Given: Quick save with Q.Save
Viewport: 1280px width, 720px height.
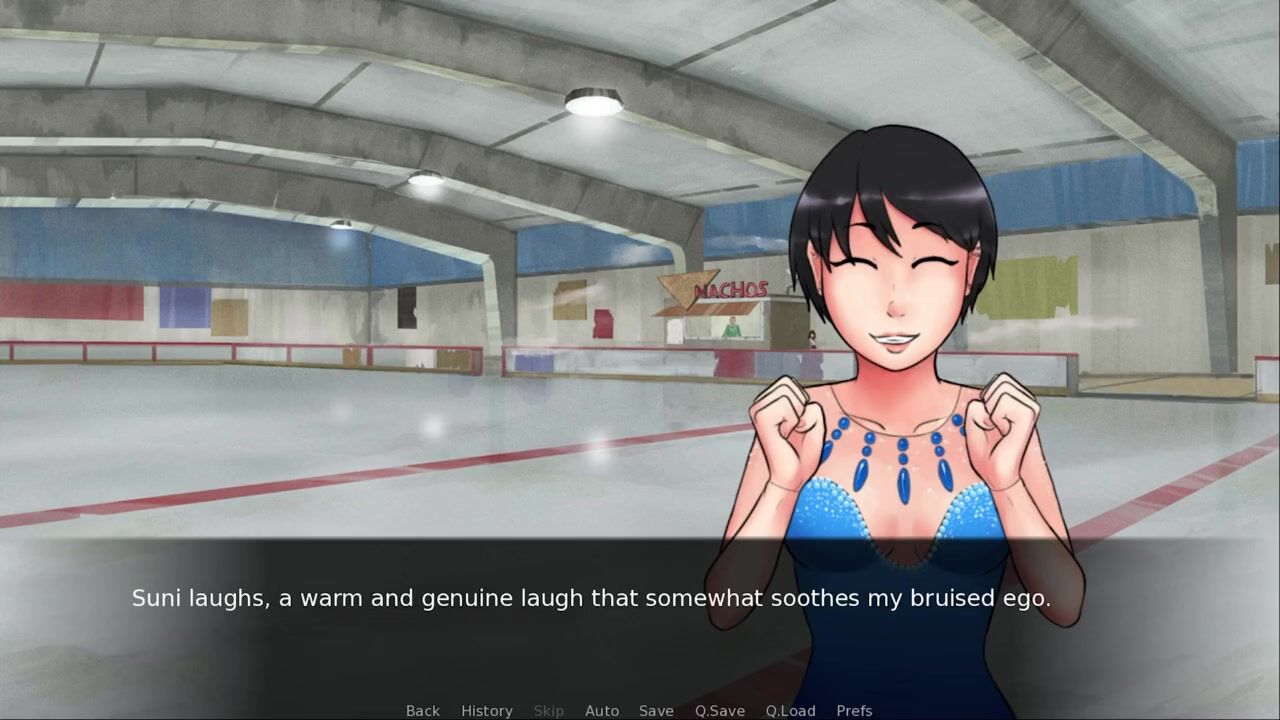Looking at the screenshot, I should (x=720, y=710).
